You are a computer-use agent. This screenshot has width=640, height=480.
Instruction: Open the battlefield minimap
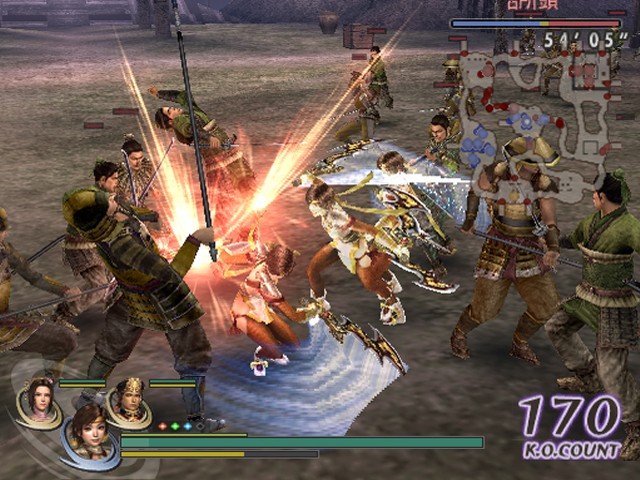pyautogui.click(x=538, y=110)
